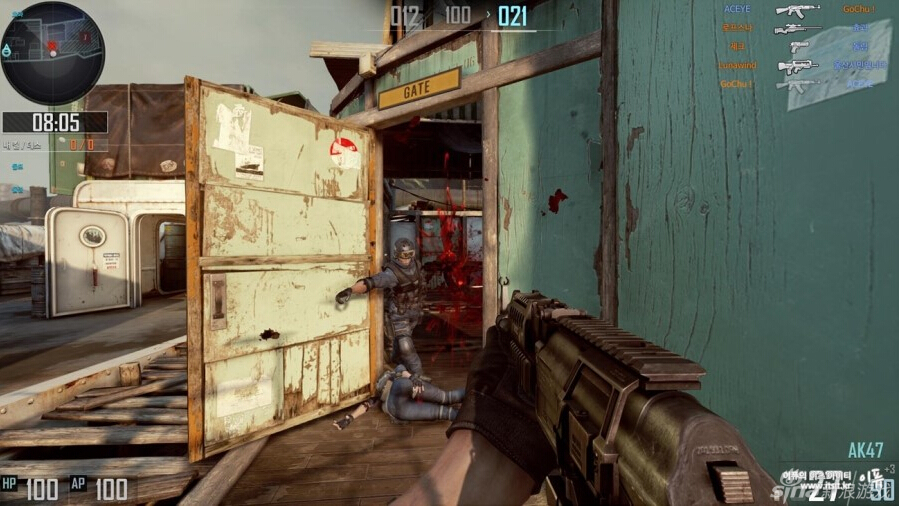Click the sniper rifle icon in the kill feed

click(797, 28)
